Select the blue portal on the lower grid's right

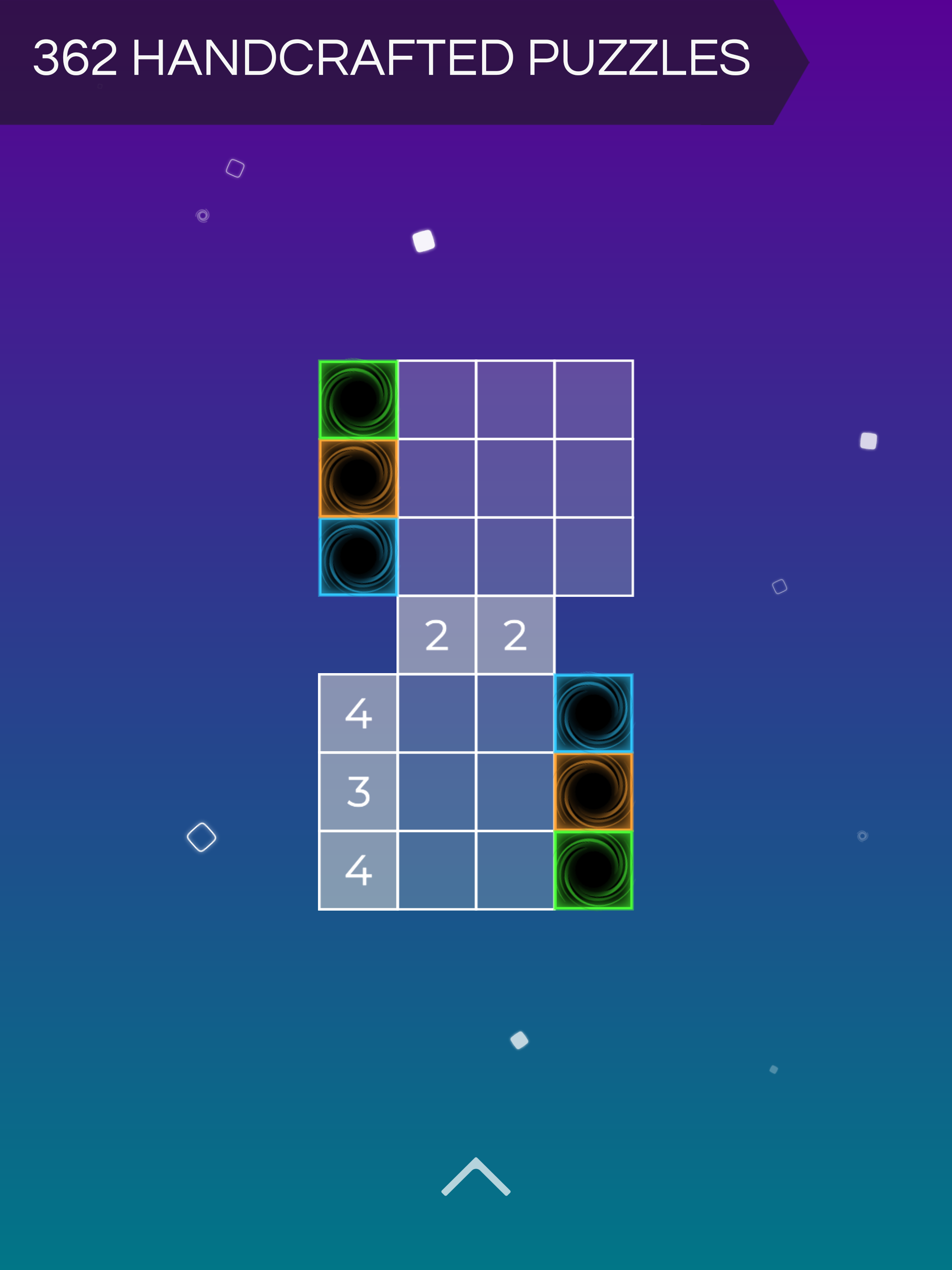pos(594,712)
